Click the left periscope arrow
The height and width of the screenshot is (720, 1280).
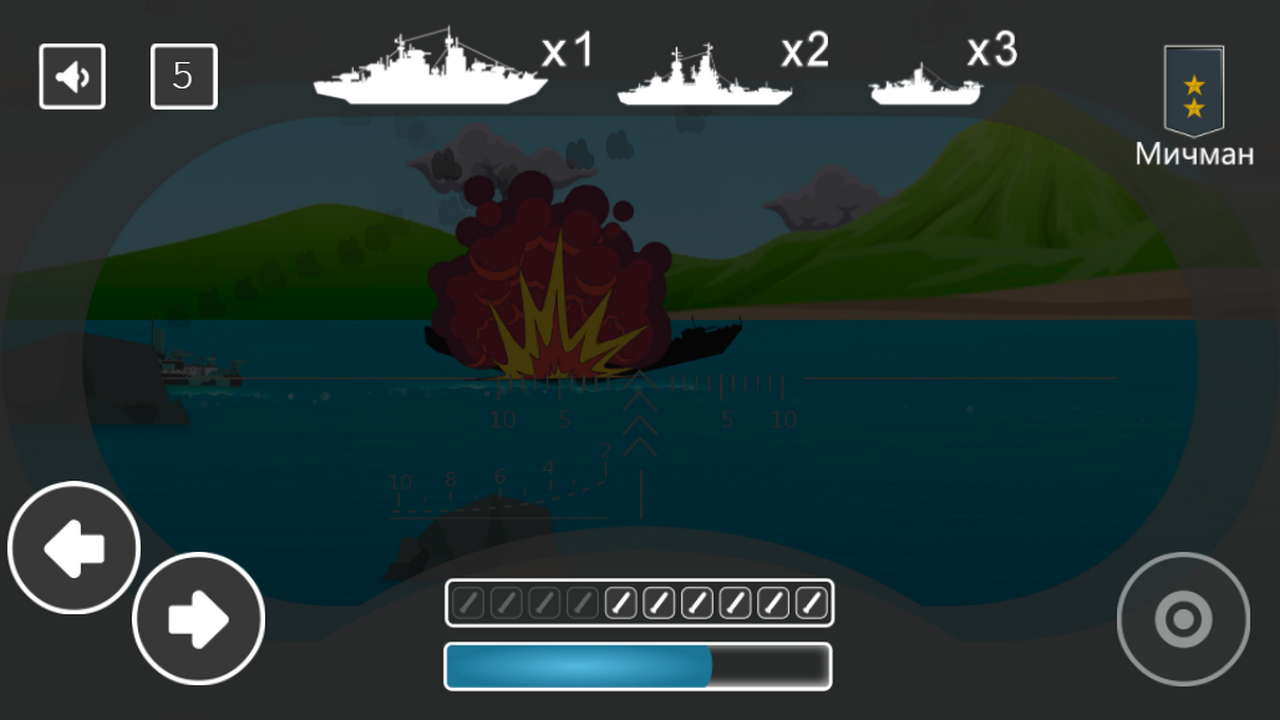pos(72,547)
